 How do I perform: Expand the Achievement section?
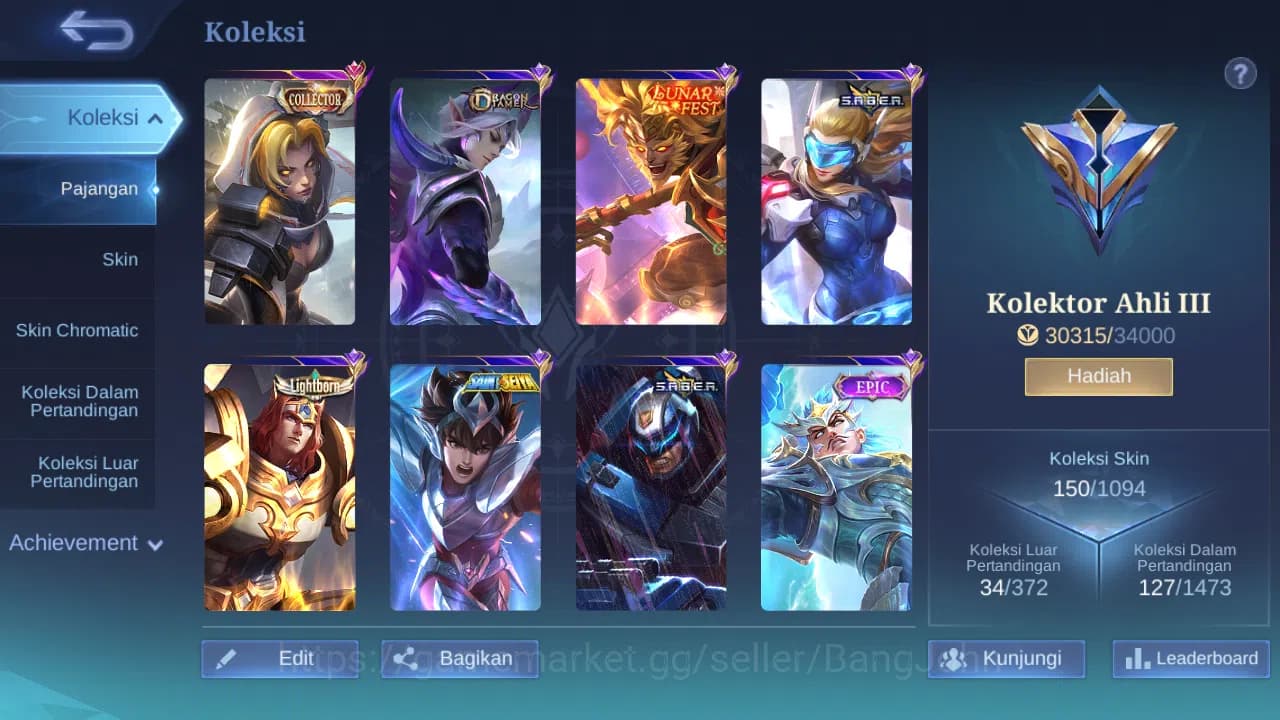click(x=82, y=543)
